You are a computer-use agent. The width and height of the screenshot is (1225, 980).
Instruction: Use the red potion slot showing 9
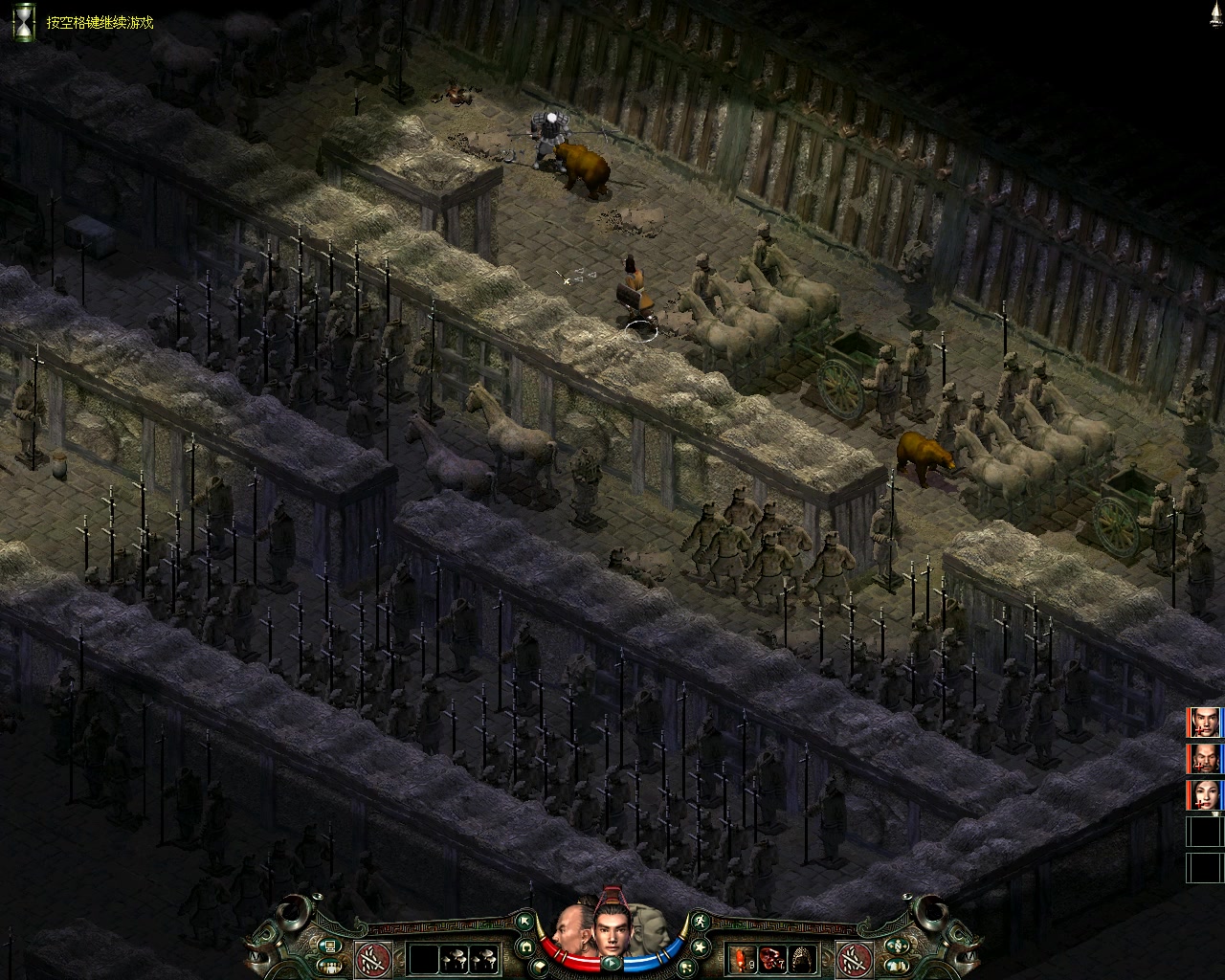point(743,957)
